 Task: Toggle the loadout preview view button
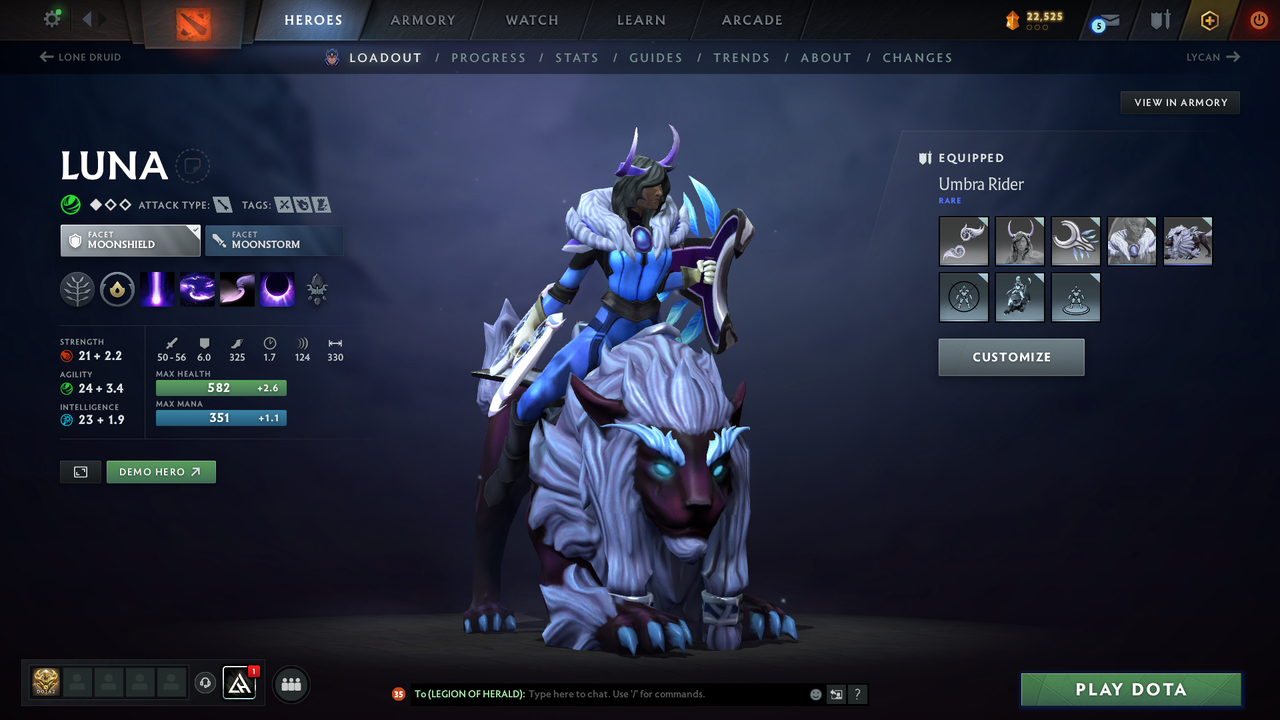tap(80, 471)
